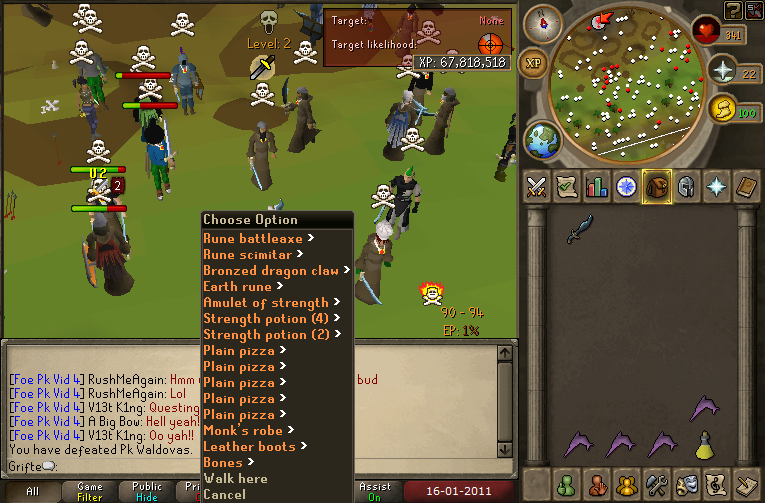Open the Options wrench tab
Screen dimensions: 765x503
click(x=657, y=485)
